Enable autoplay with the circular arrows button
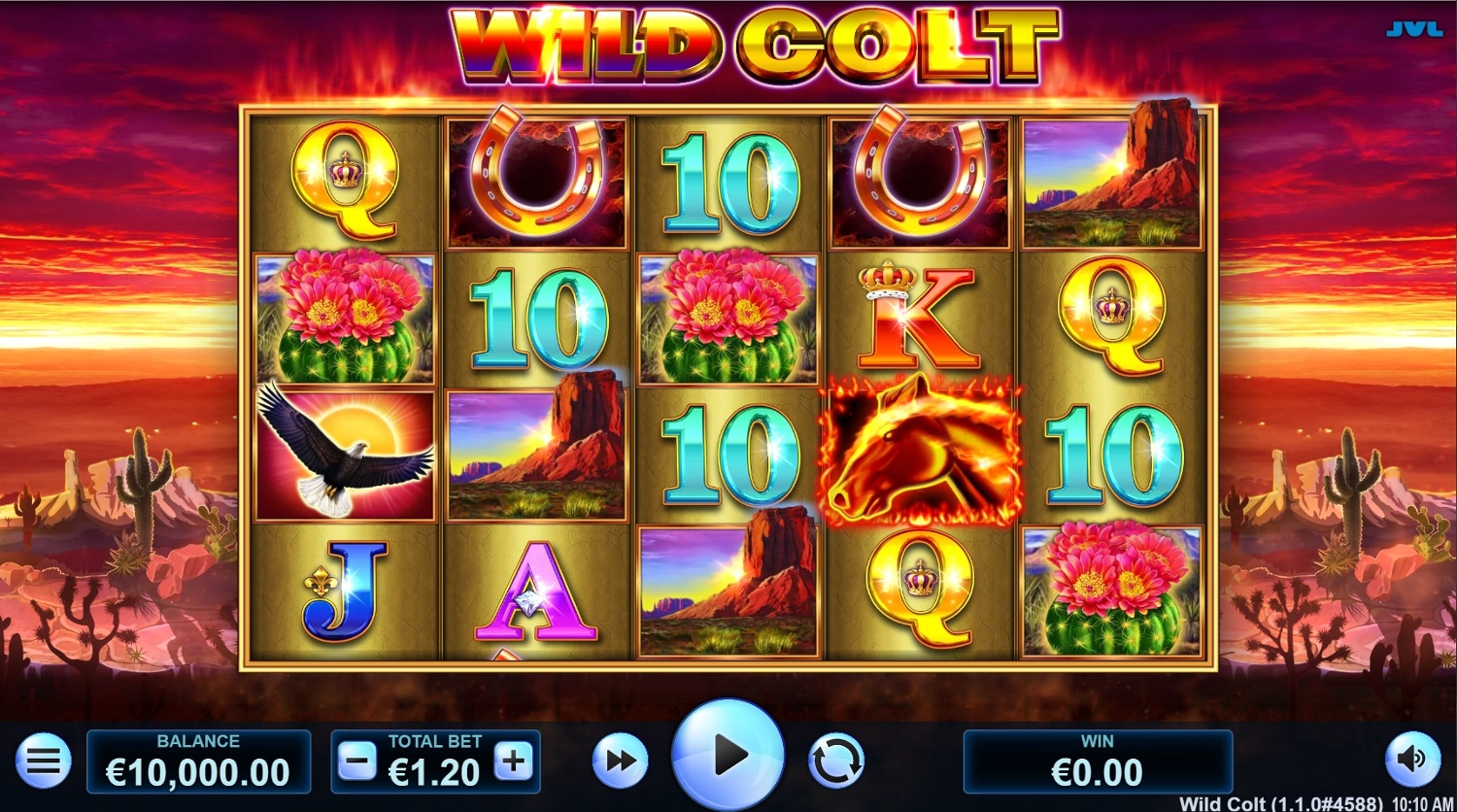 835,761
